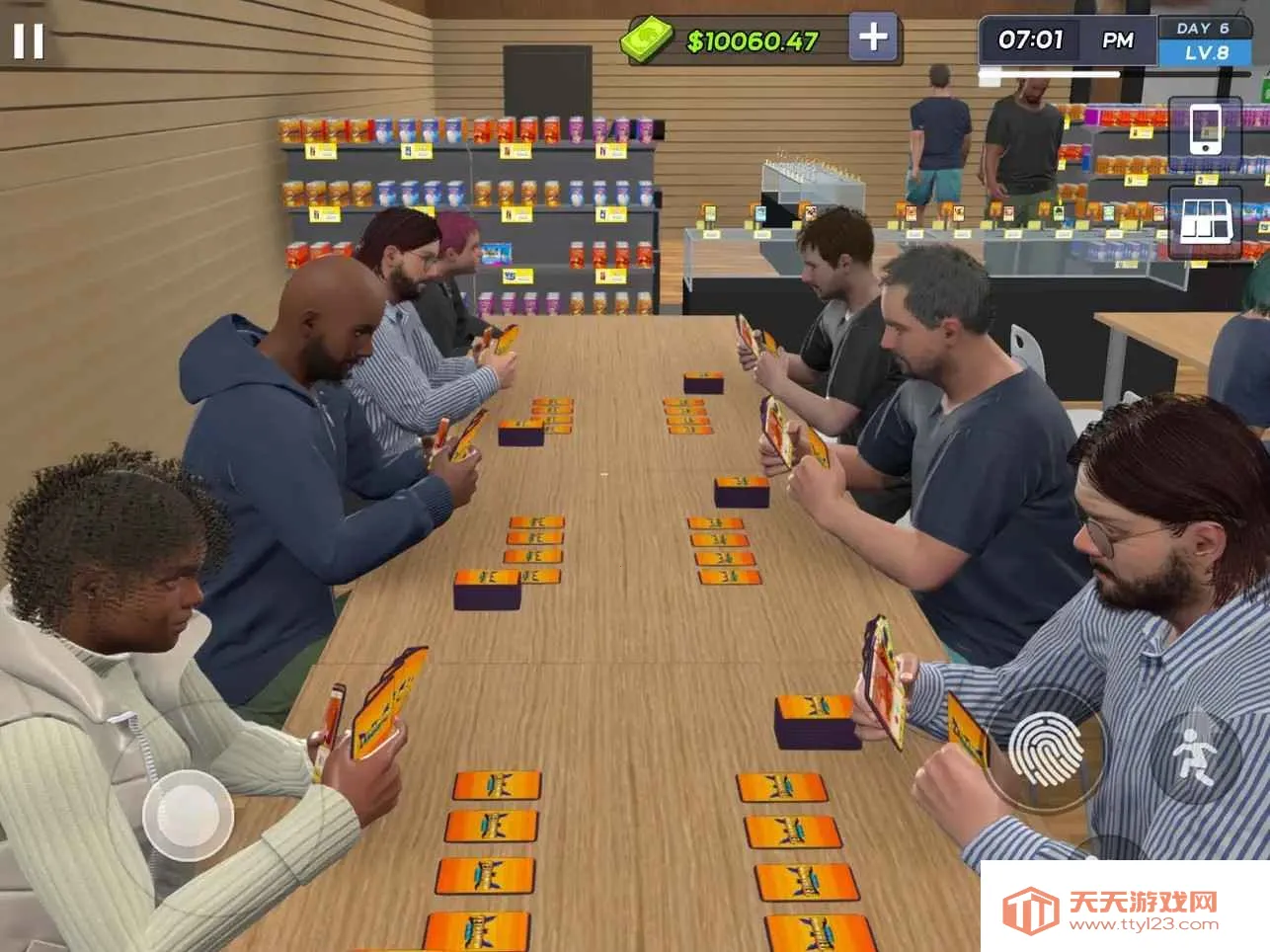Touch the virtual movement joystick
The image size is (1270, 952).
[x=187, y=815]
